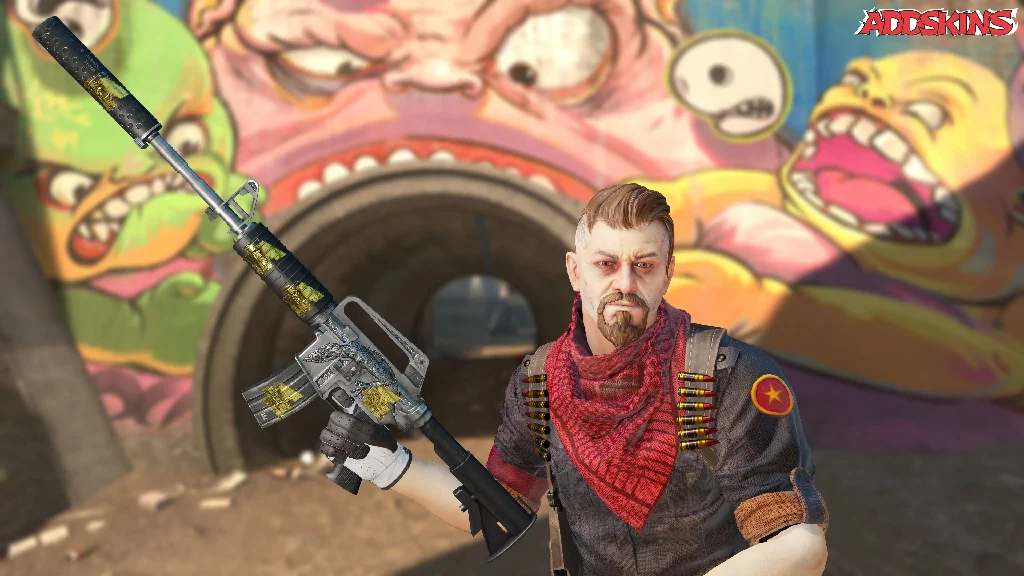1024x576 pixels.
Task: Click the ADDSKINS logo watermark
Action: pyautogui.click(x=938, y=23)
